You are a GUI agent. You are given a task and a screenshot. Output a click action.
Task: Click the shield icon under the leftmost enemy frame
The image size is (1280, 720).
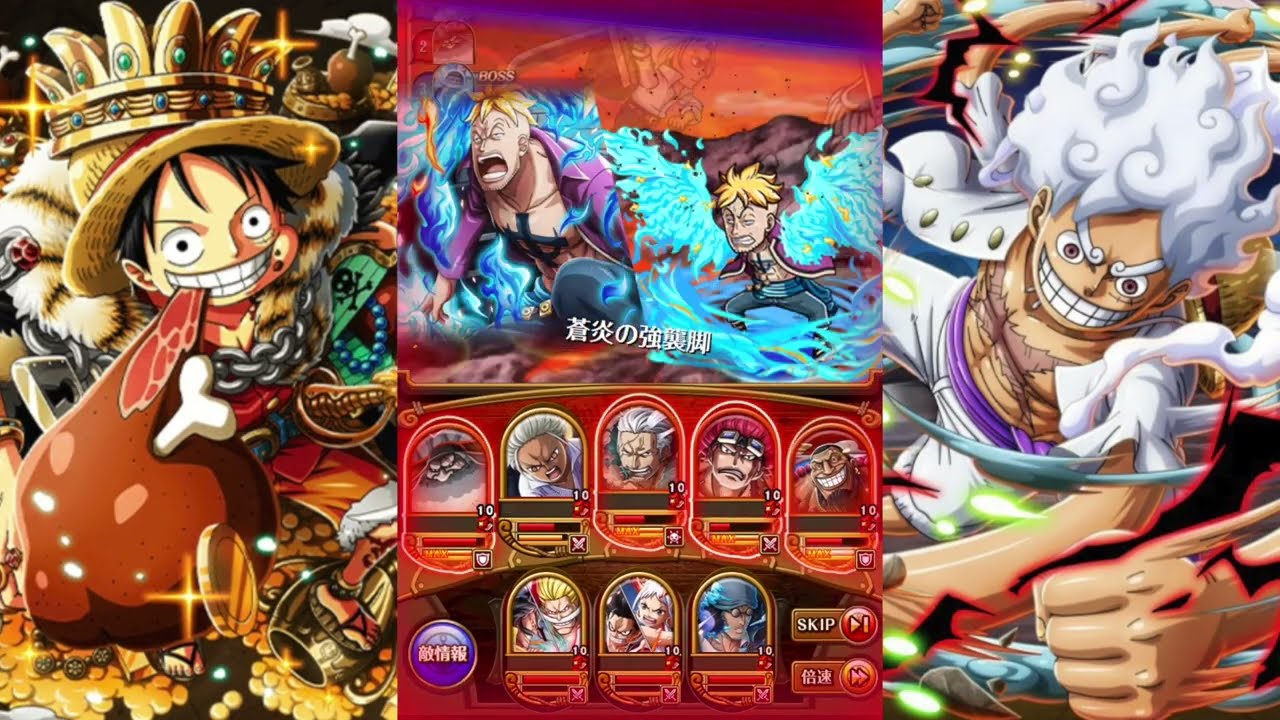click(x=483, y=559)
